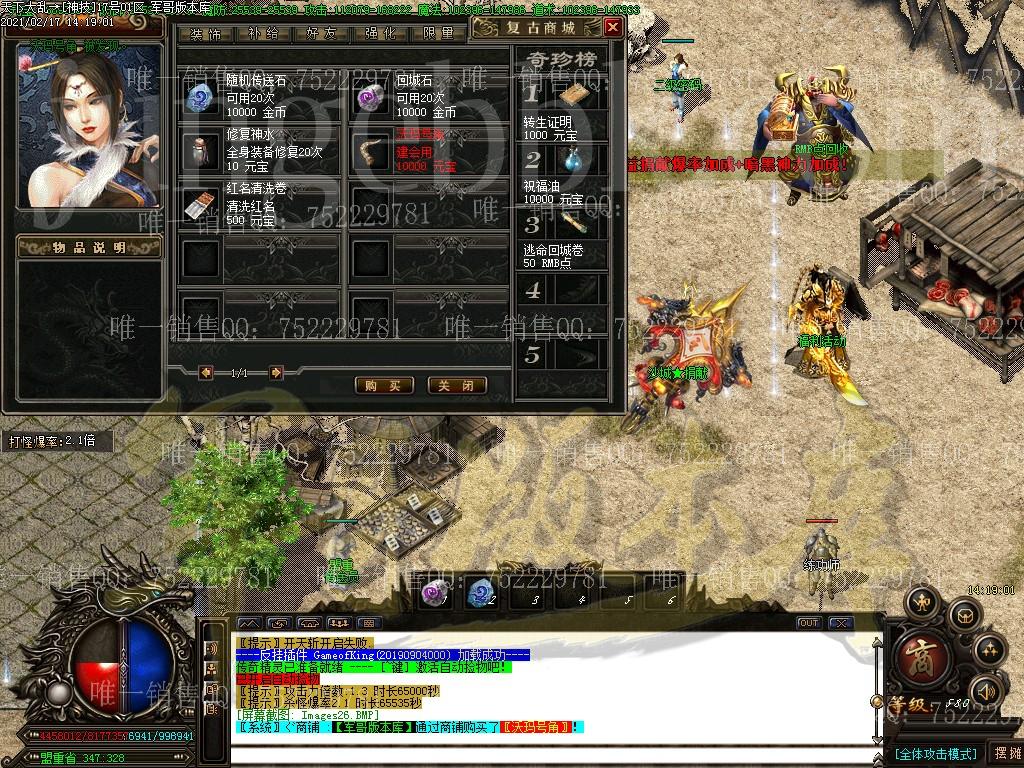Use the purple stone in hotbar slot 1

pyautogui.click(x=434, y=592)
